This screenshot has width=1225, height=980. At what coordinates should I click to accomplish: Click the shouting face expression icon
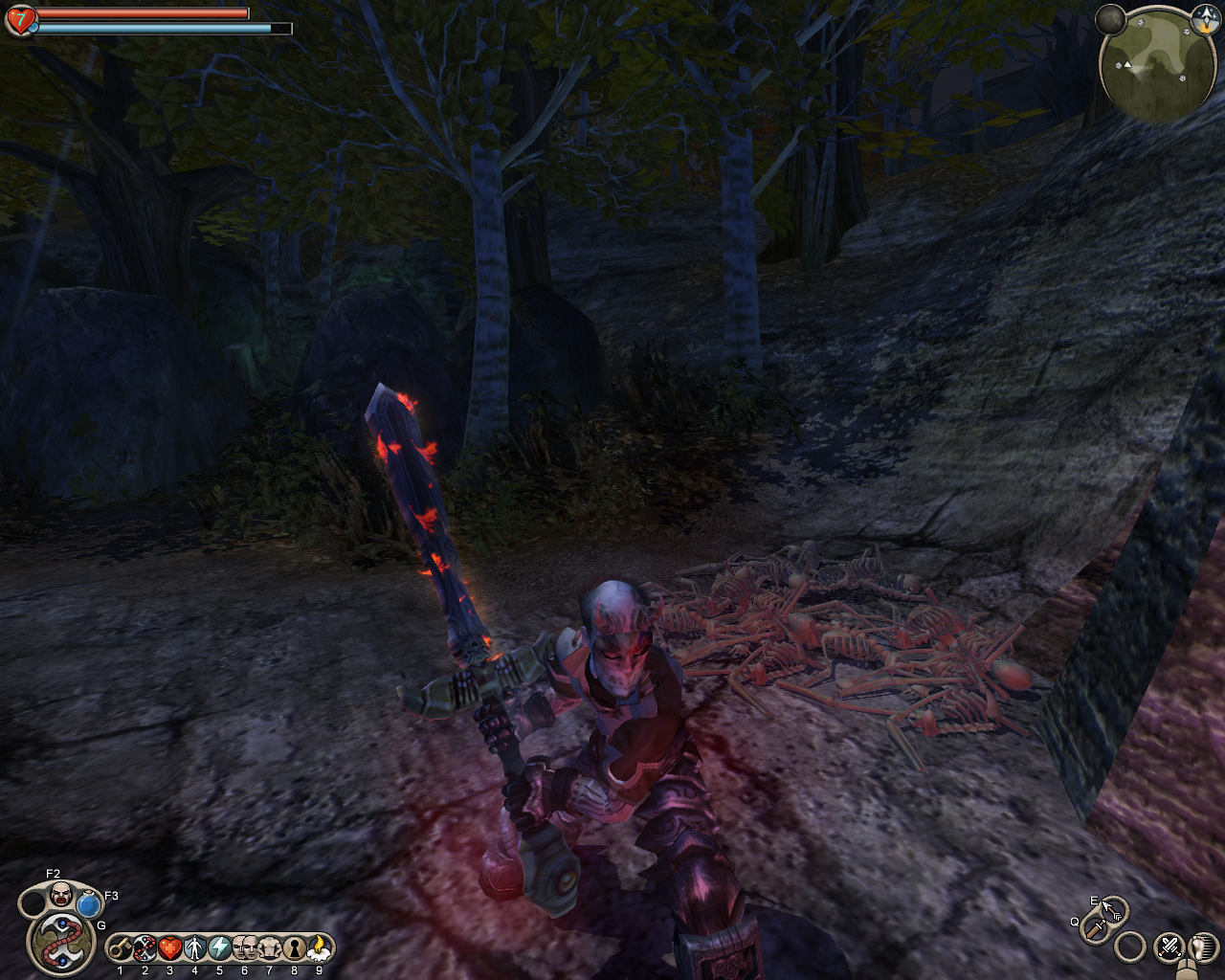click(x=60, y=895)
